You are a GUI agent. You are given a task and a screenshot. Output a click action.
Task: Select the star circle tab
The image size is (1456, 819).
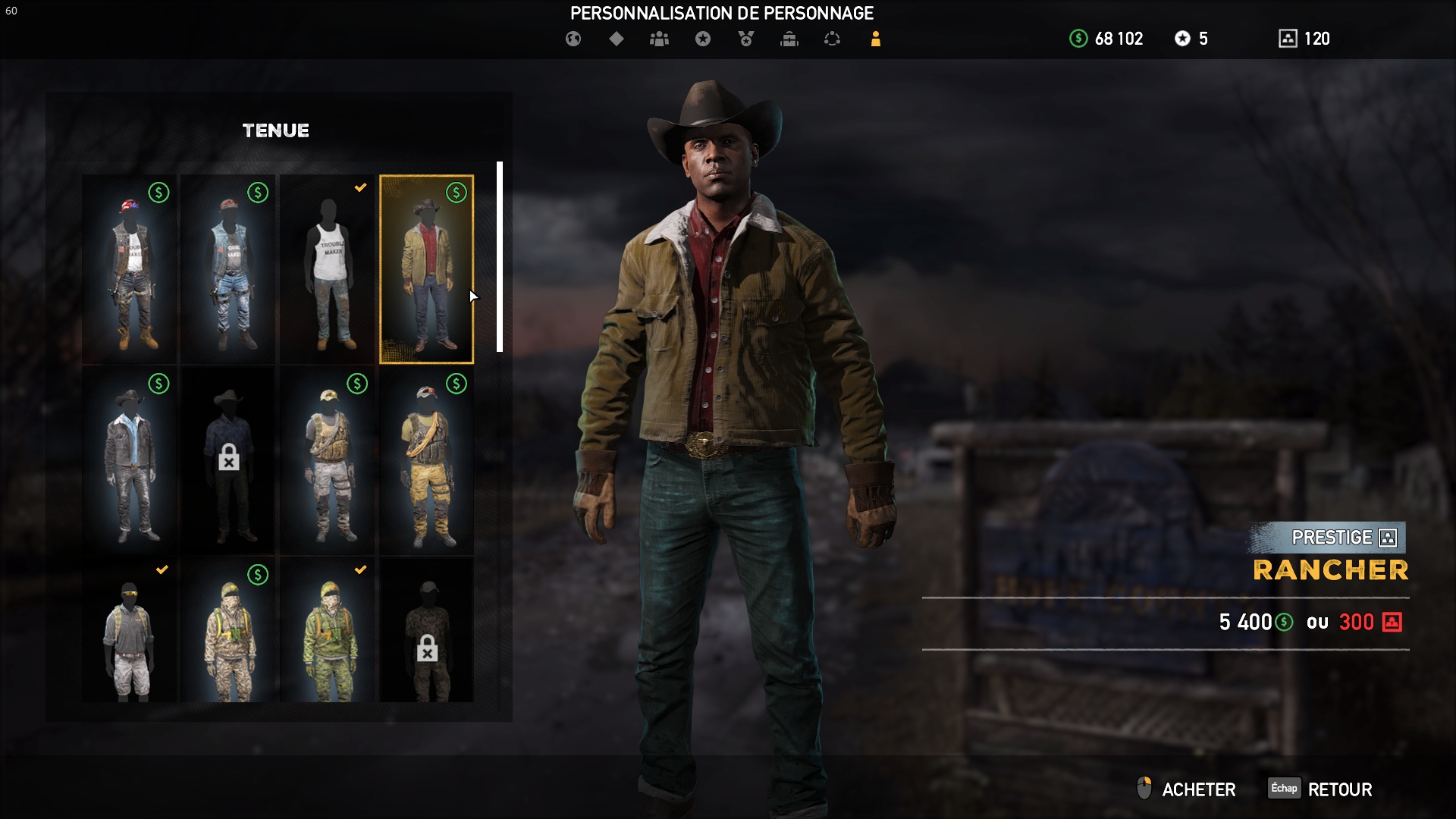click(x=703, y=39)
